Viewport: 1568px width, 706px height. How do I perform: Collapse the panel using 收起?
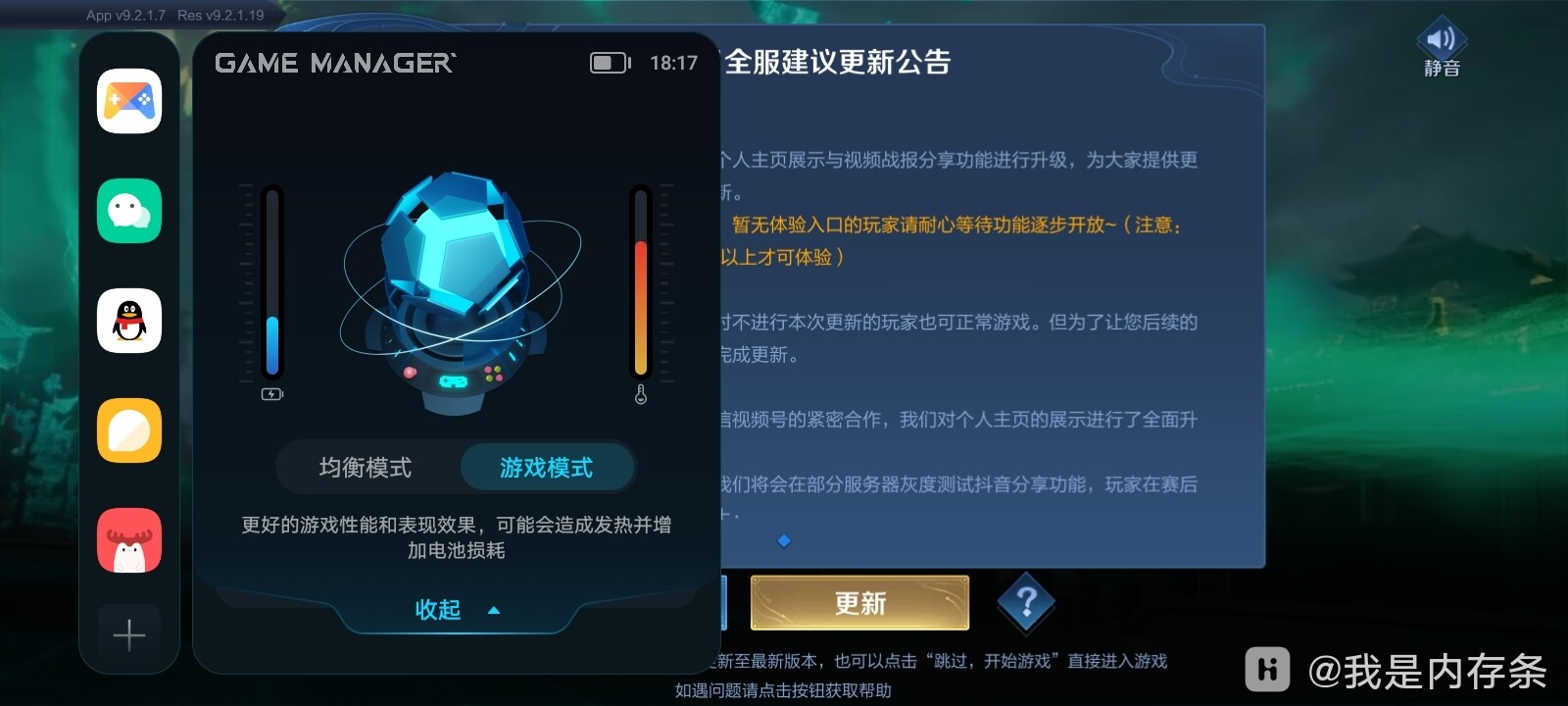tap(440, 610)
